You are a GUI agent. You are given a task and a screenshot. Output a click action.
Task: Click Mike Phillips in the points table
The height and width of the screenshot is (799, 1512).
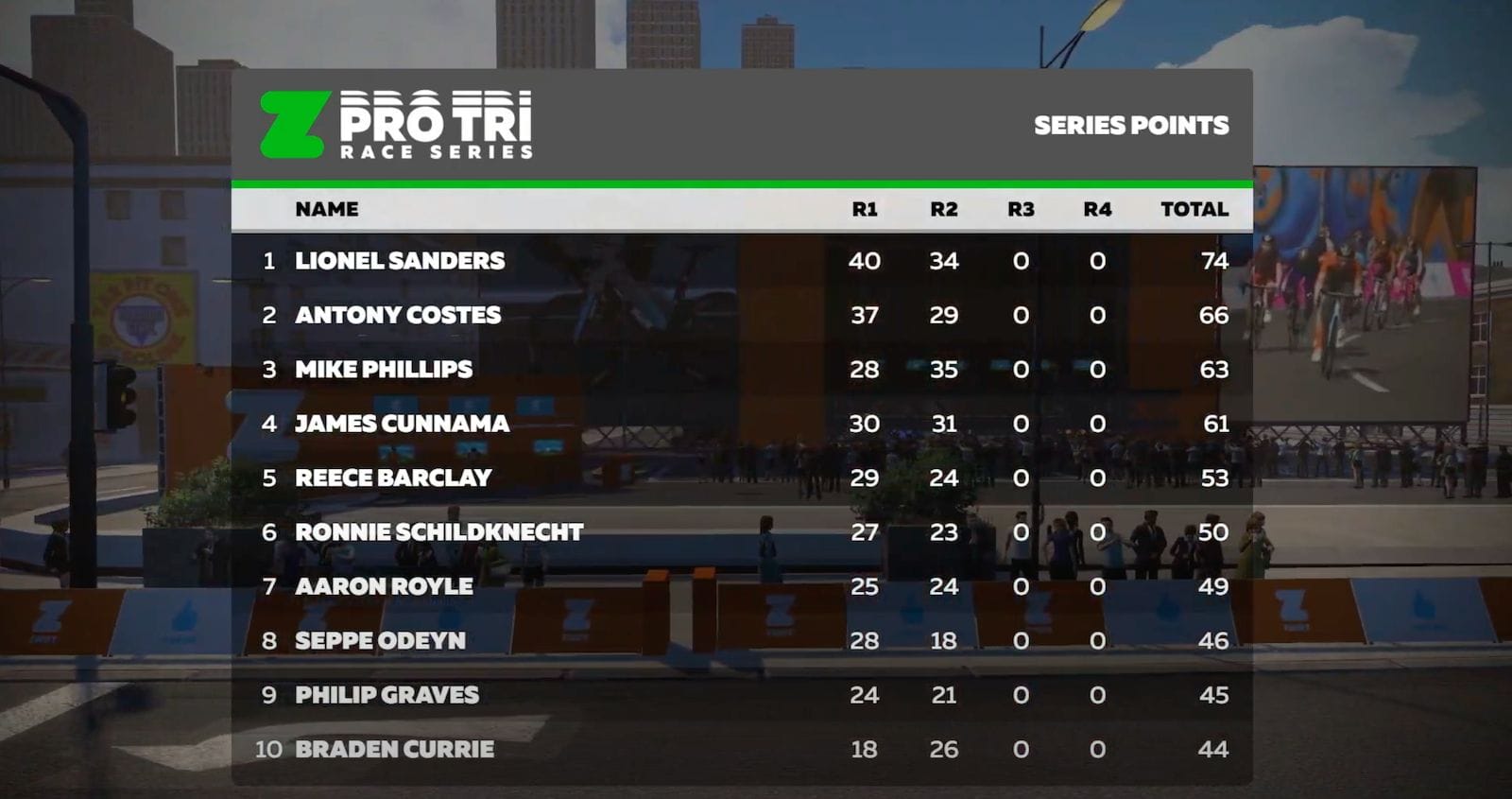[384, 370]
